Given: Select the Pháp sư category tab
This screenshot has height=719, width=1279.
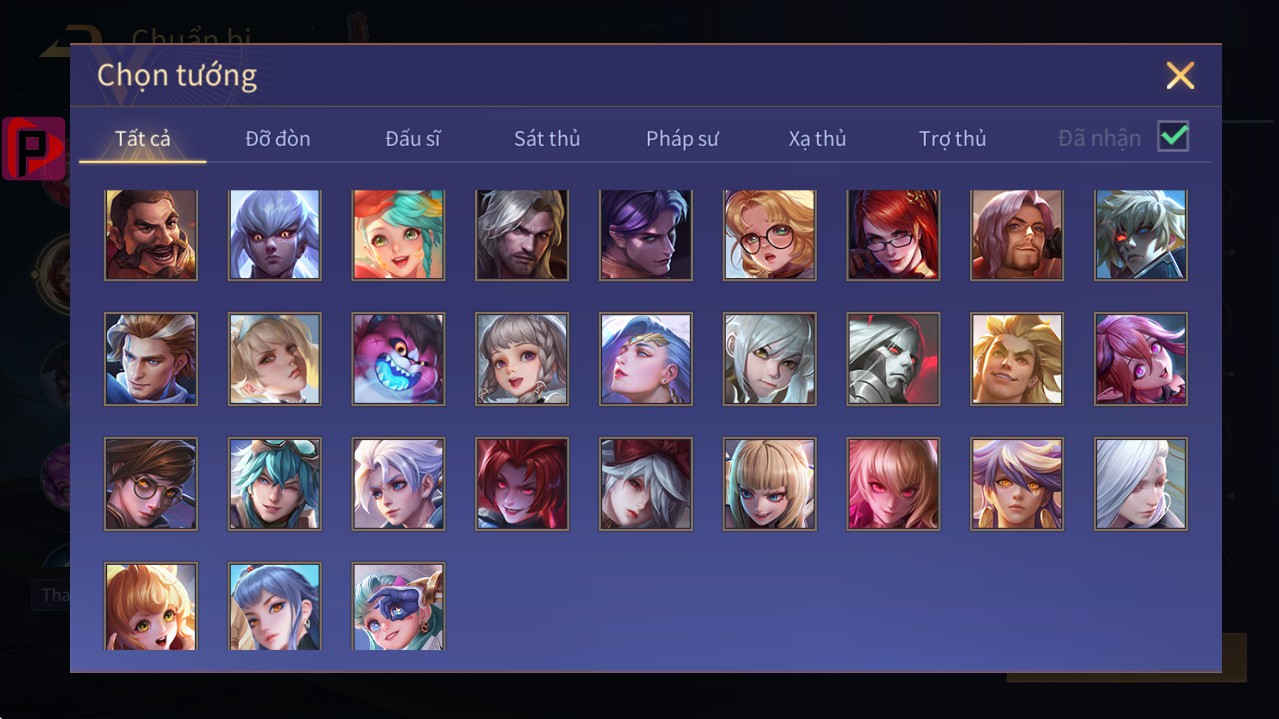Looking at the screenshot, I should click(682, 138).
